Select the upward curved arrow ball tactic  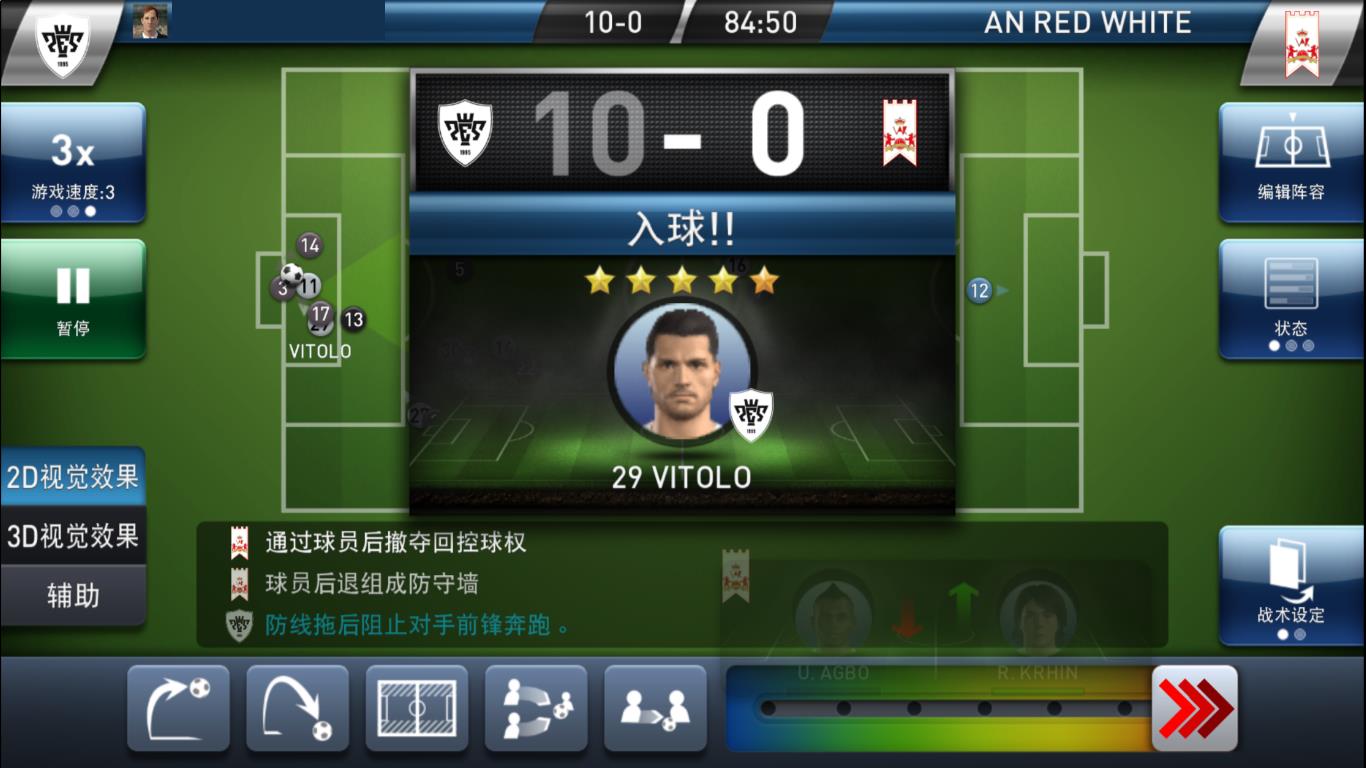(178, 708)
